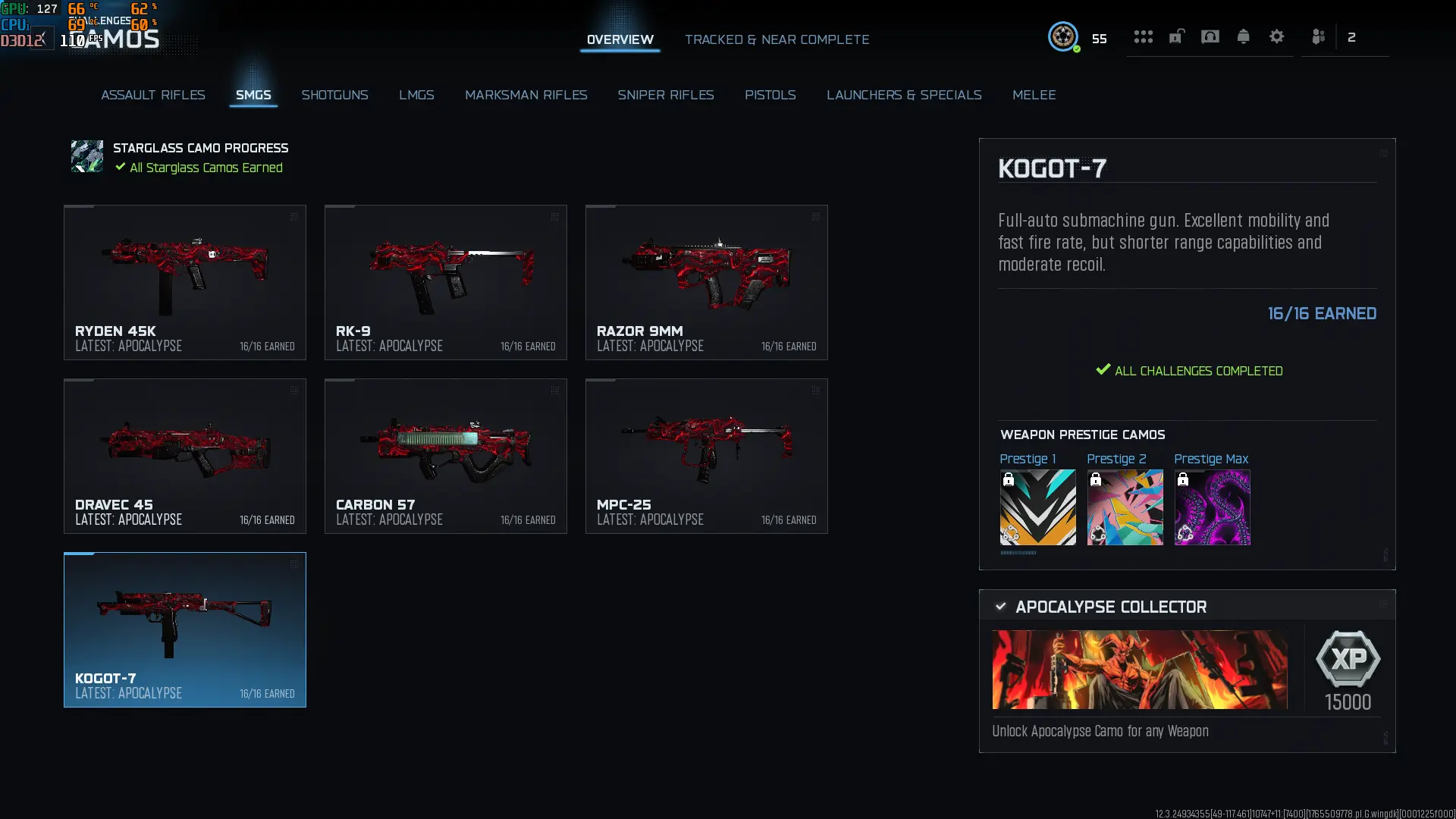This screenshot has height=819, width=1456.
Task: Select the Launchers & Specials category
Action: 904,95
